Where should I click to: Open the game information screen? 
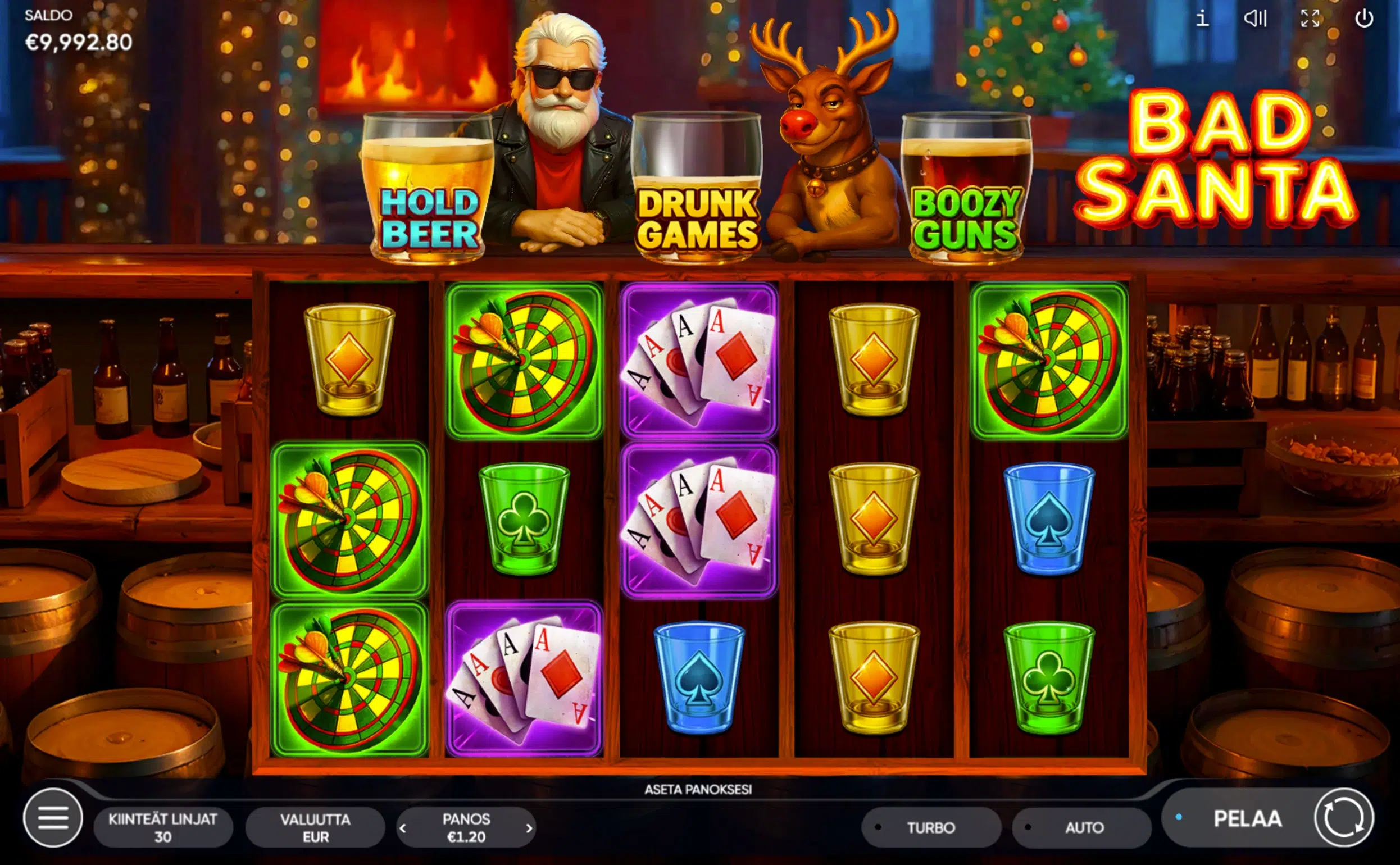[x=1203, y=19]
